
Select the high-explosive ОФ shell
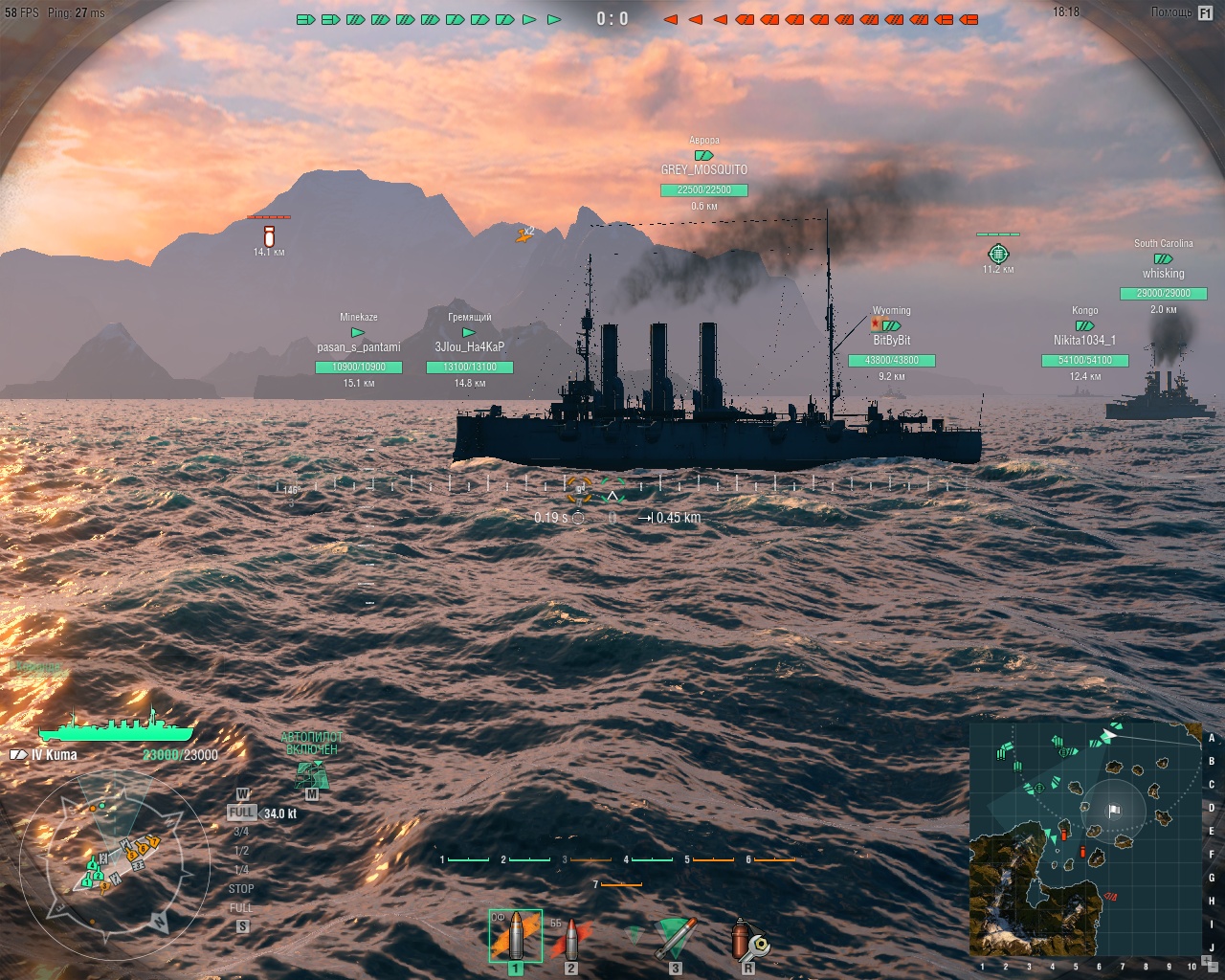click(x=516, y=936)
